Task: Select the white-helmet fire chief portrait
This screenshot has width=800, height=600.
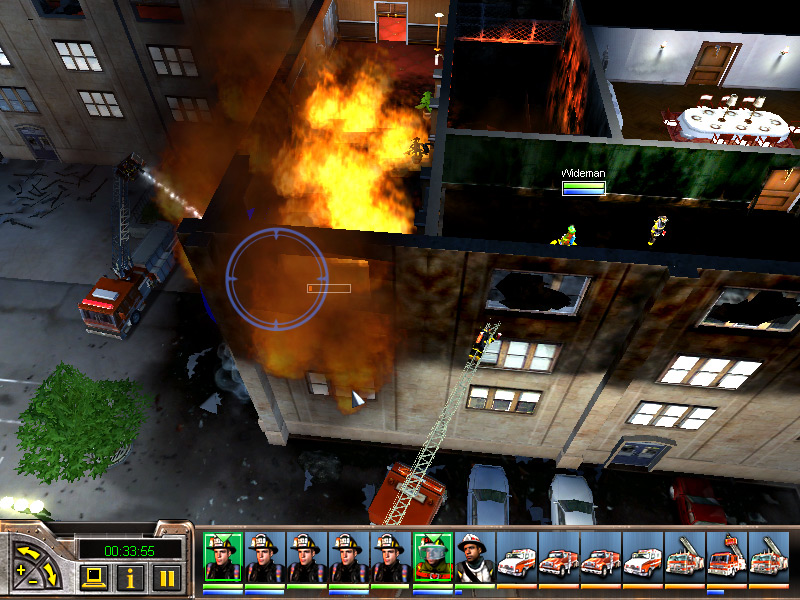Action: (474, 556)
